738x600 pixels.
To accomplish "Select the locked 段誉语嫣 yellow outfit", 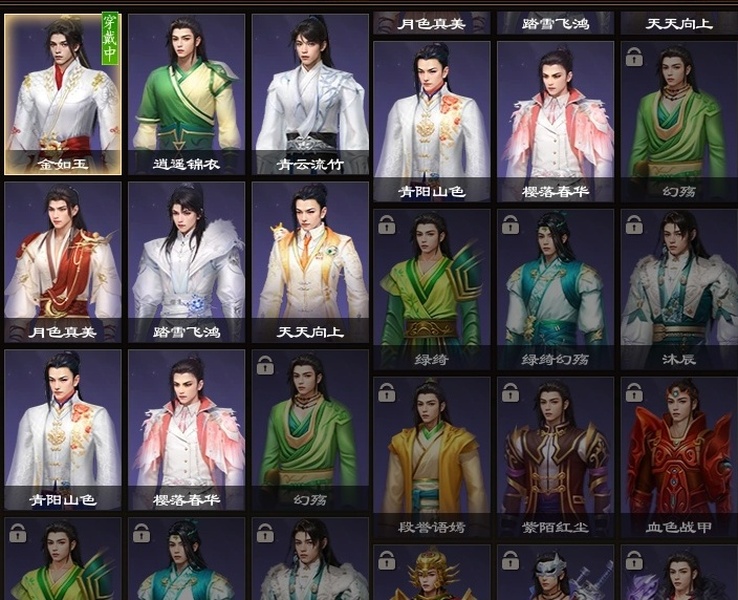I will pos(432,457).
